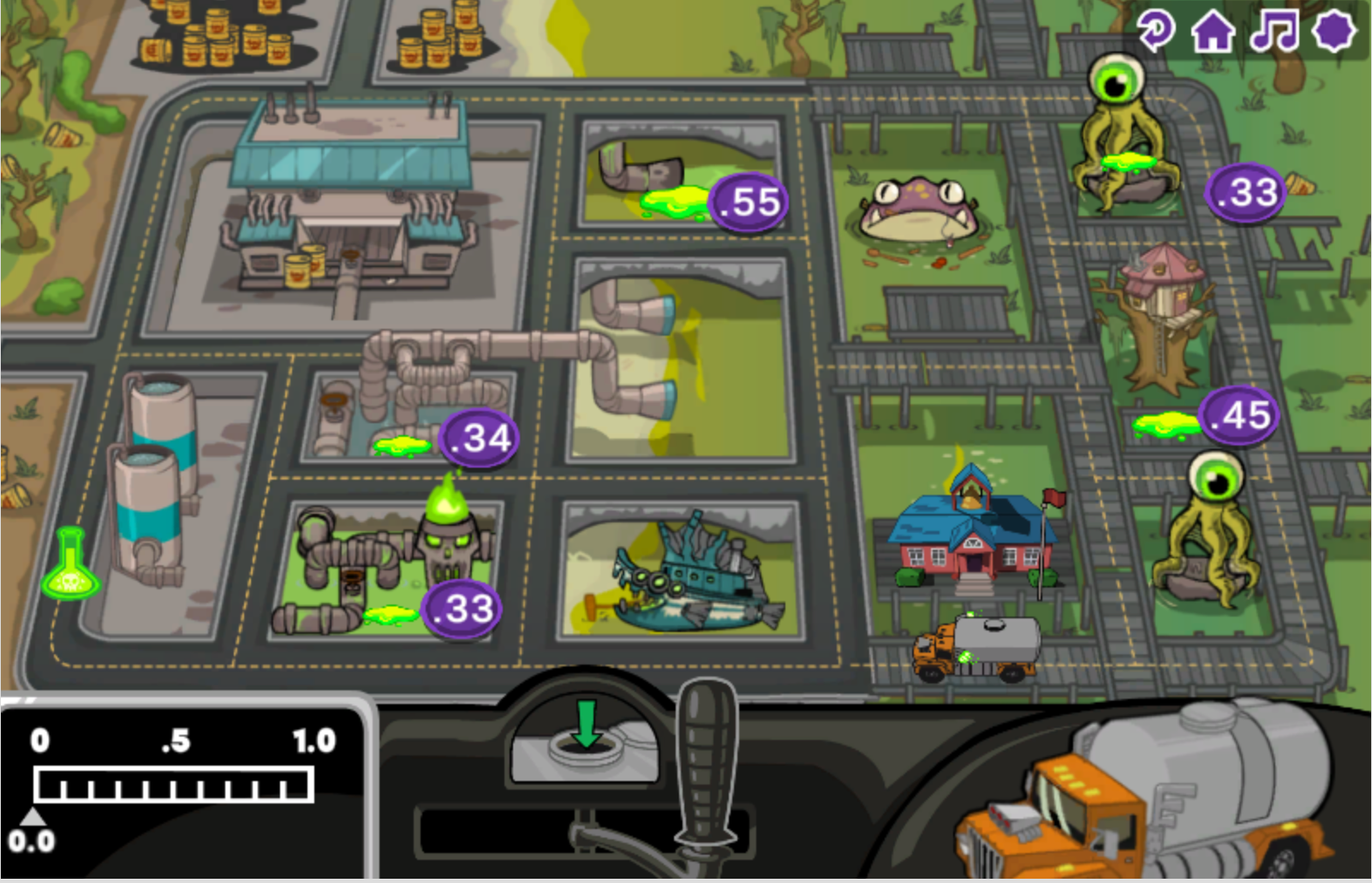Toggle the music note icon
The image size is (1372, 883).
[x=1273, y=33]
